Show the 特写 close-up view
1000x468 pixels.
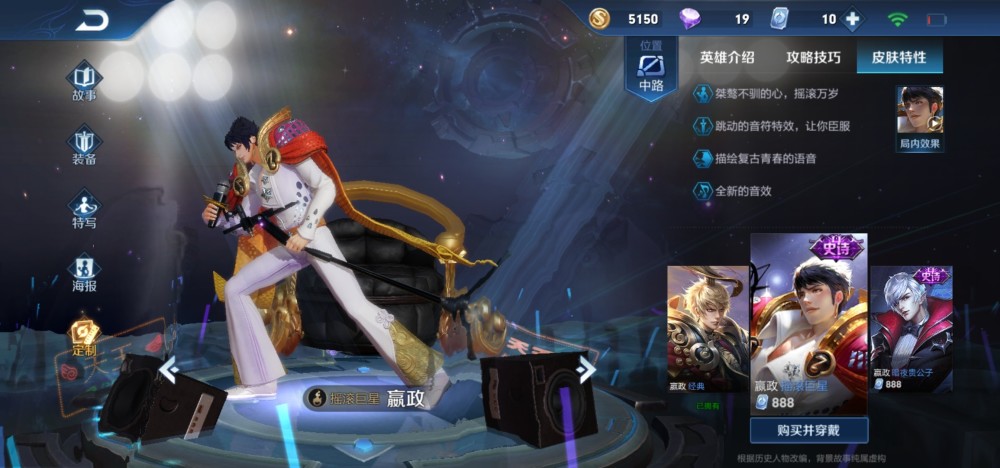tap(84, 208)
